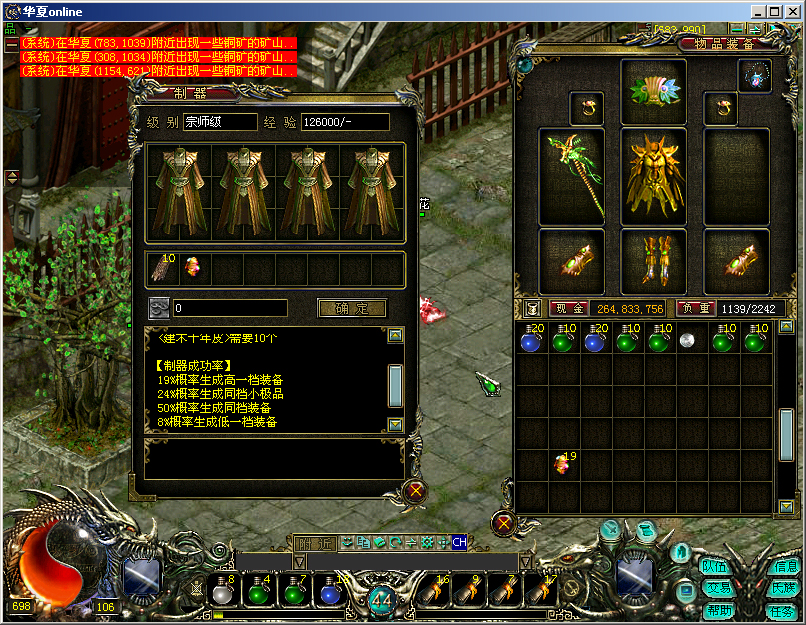This screenshot has width=806, height=625.
Task: Use the white potion on the hotbar
Action: pos(223,592)
